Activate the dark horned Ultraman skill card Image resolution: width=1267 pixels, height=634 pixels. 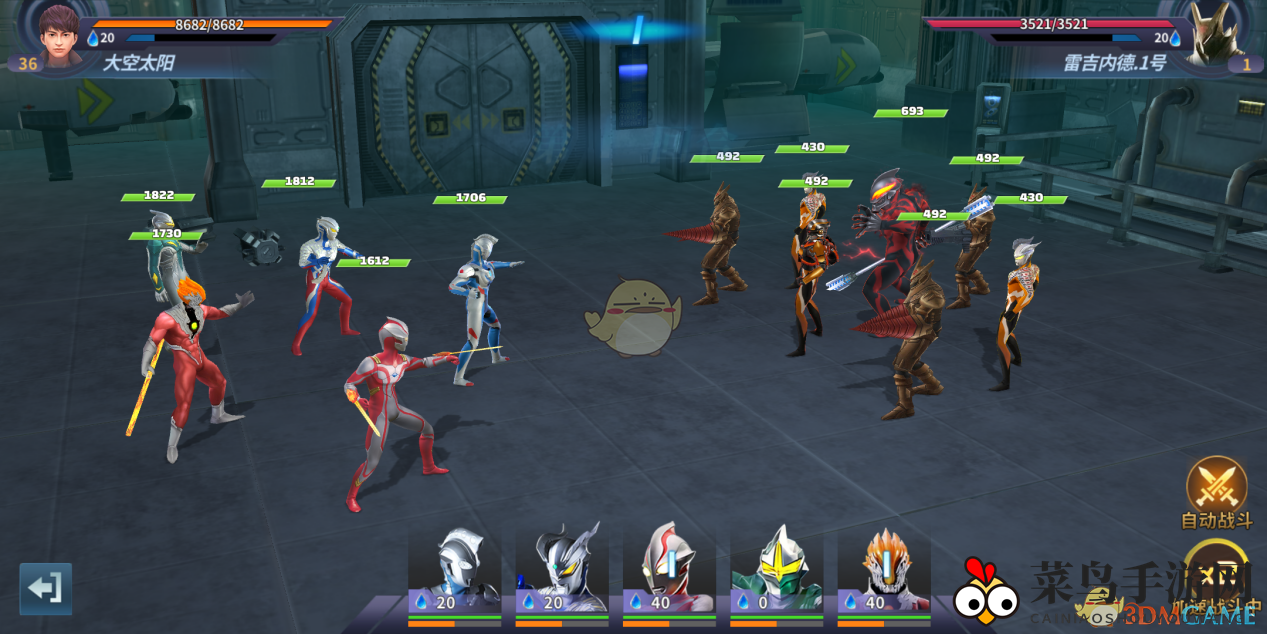click(x=561, y=570)
